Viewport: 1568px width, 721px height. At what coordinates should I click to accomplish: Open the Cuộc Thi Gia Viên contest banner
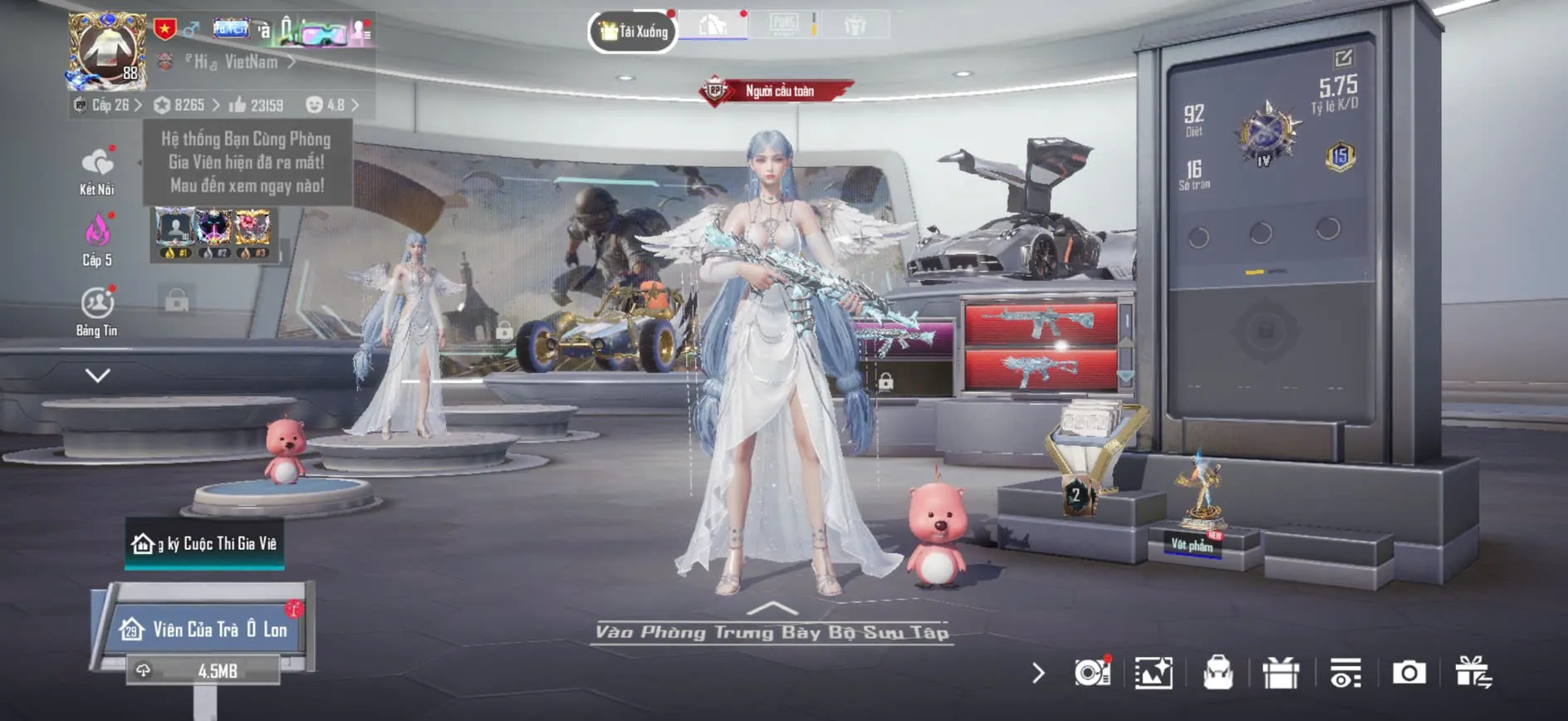[x=204, y=544]
